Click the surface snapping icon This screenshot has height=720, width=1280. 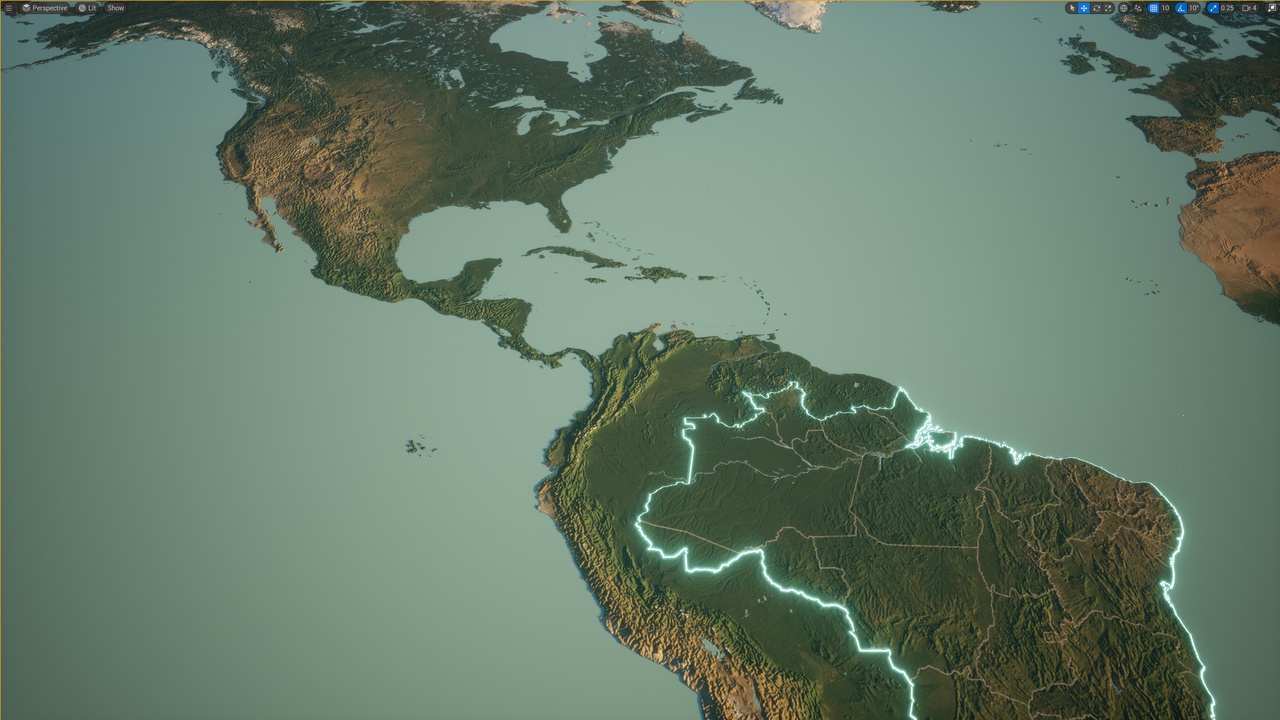1138,7
